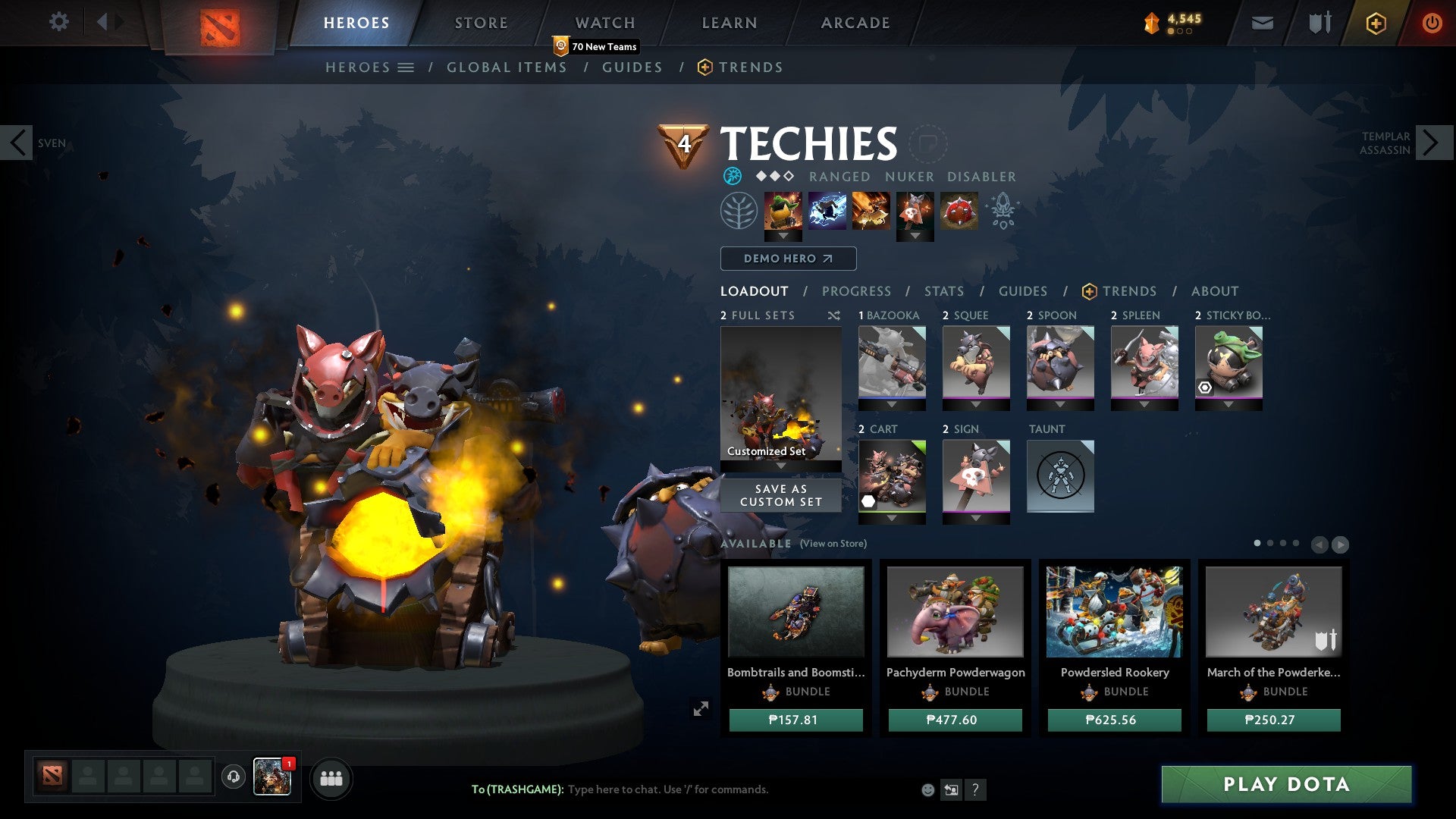Open the HEROES hamburger menu
Screen dimensions: 1456x819
click(x=406, y=67)
